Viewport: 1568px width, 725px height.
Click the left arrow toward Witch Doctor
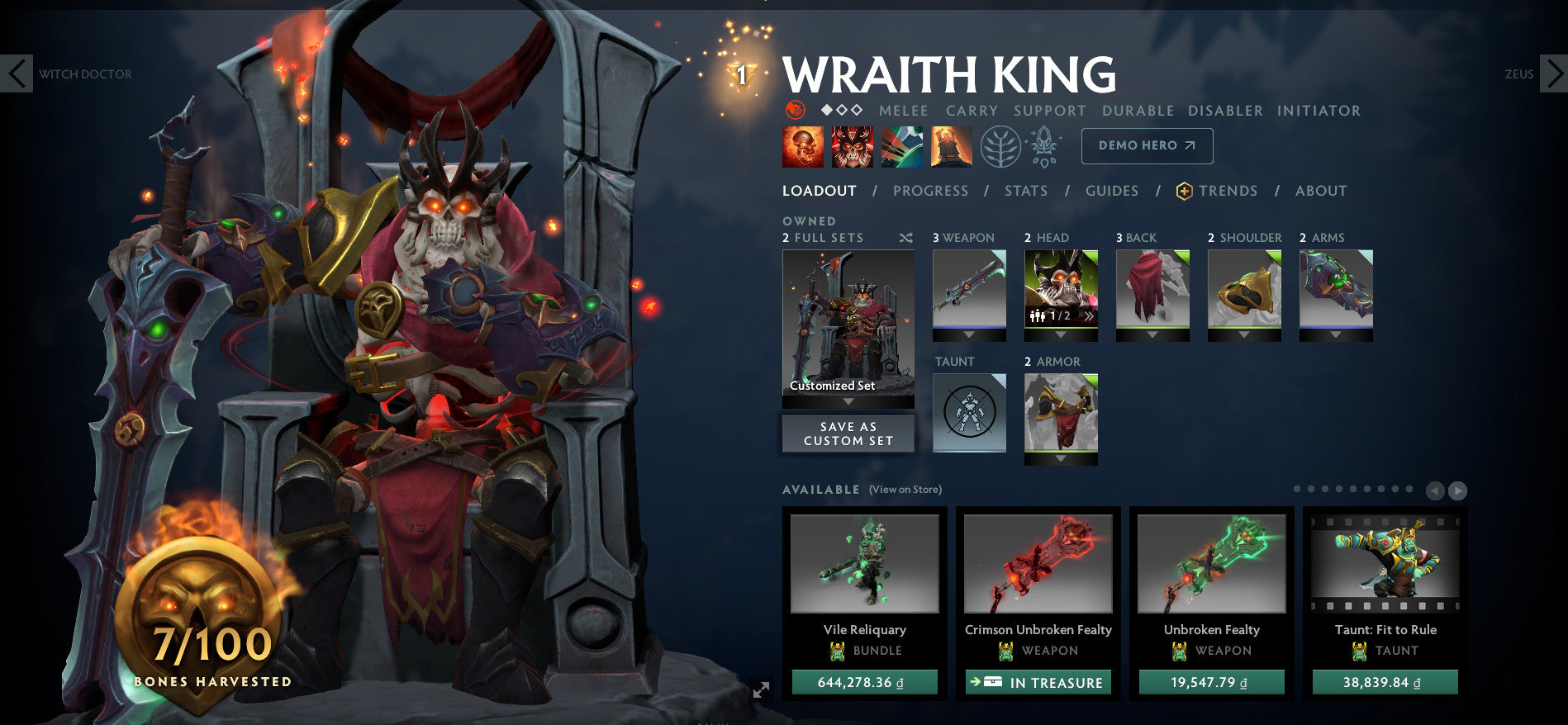pyautogui.click(x=17, y=74)
